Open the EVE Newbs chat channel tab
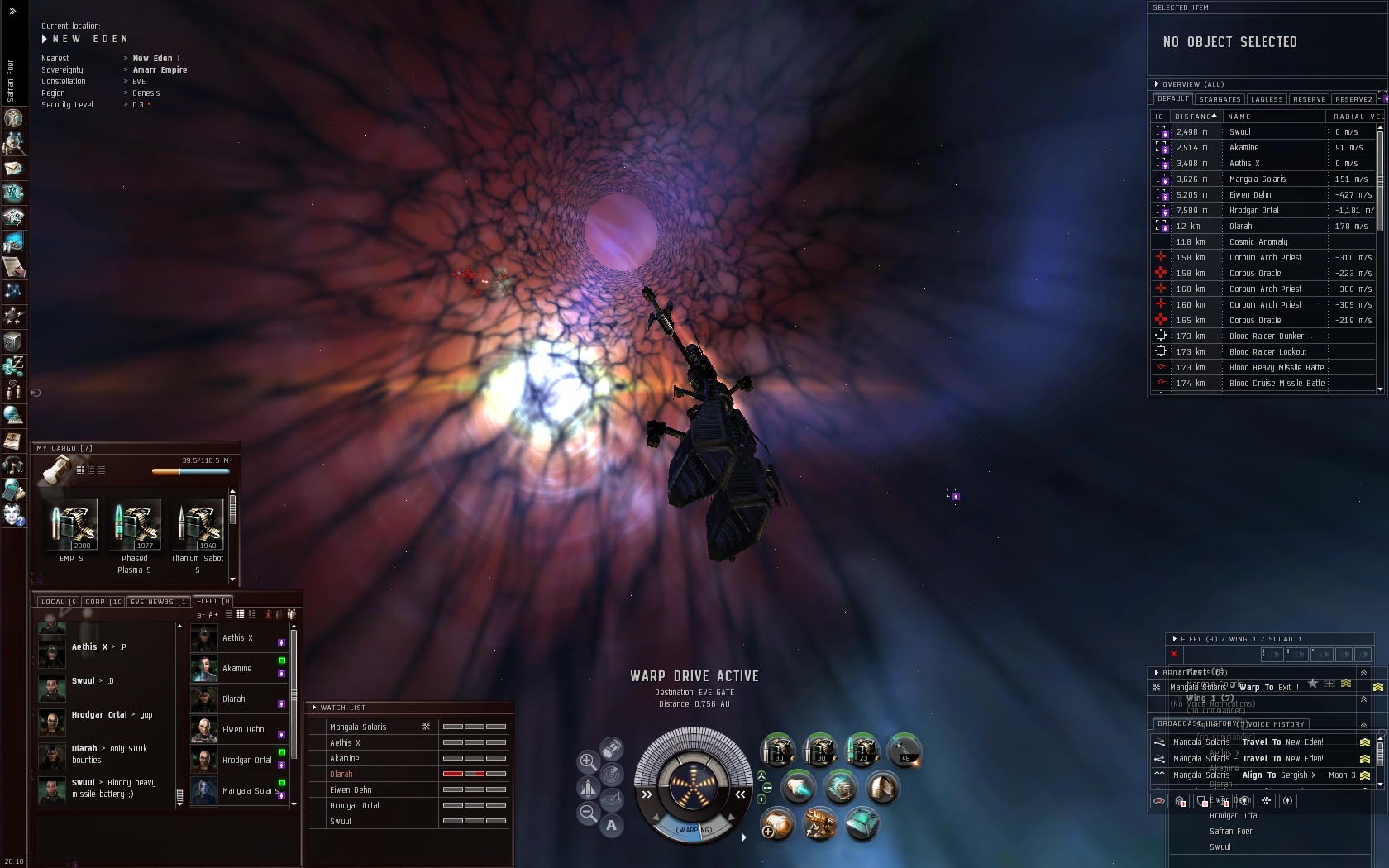This screenshot has height=868, width=1389. [157, 602]
